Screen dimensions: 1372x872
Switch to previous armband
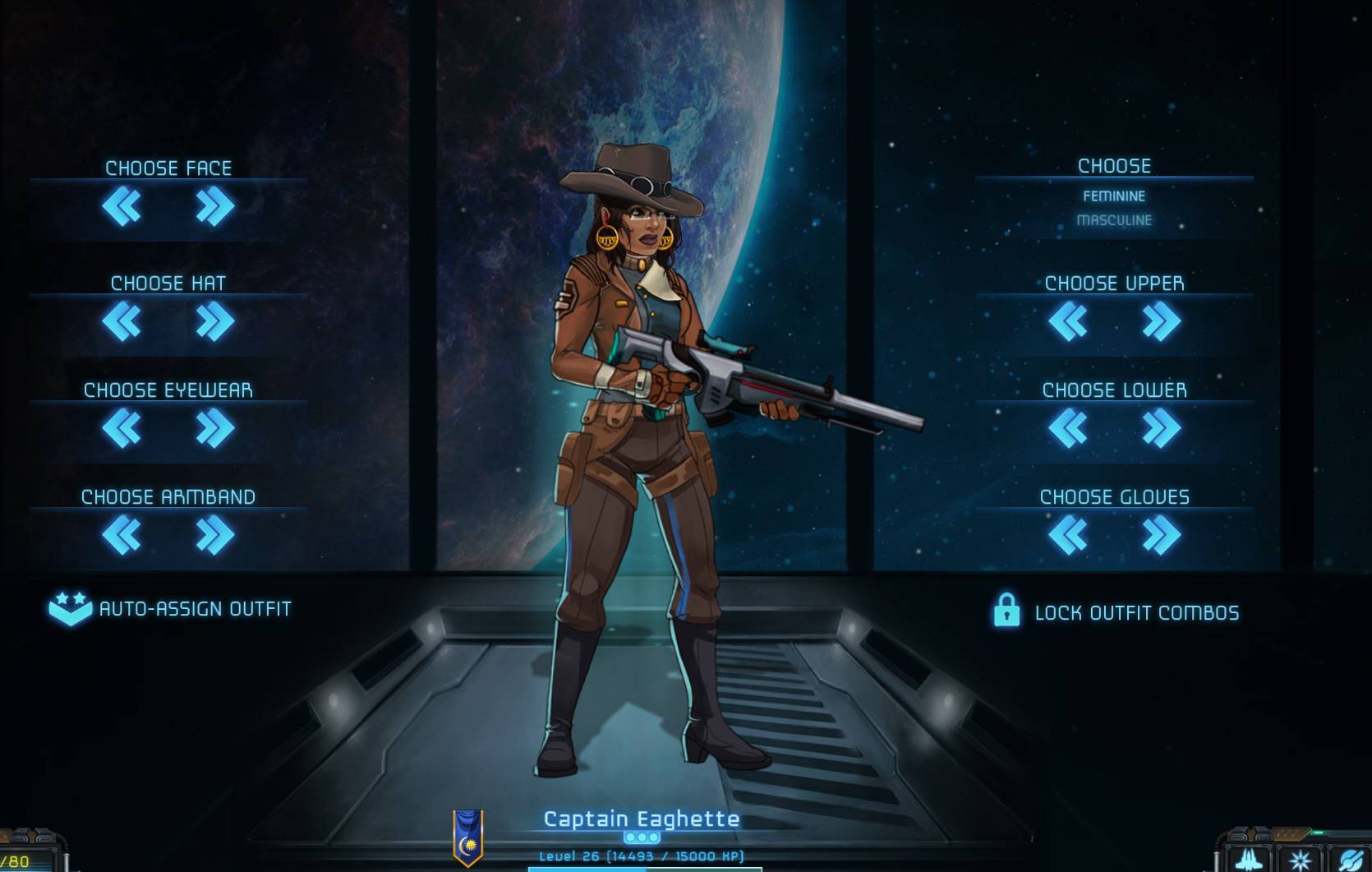pos(122,535)
